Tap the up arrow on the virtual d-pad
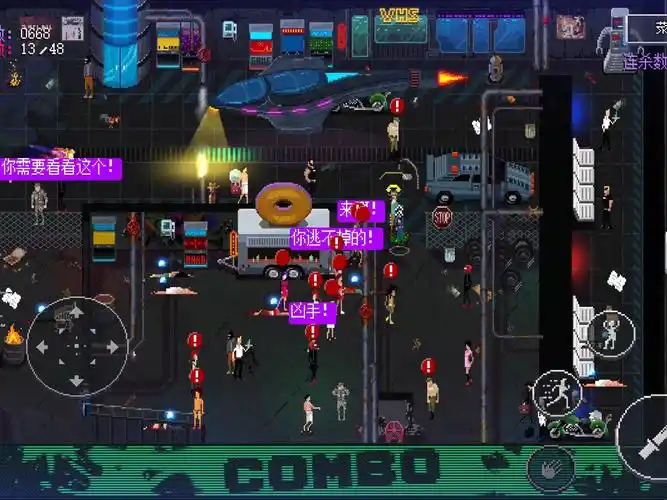The width and height of the screenshot is (667, 500). tap(76, 314)
